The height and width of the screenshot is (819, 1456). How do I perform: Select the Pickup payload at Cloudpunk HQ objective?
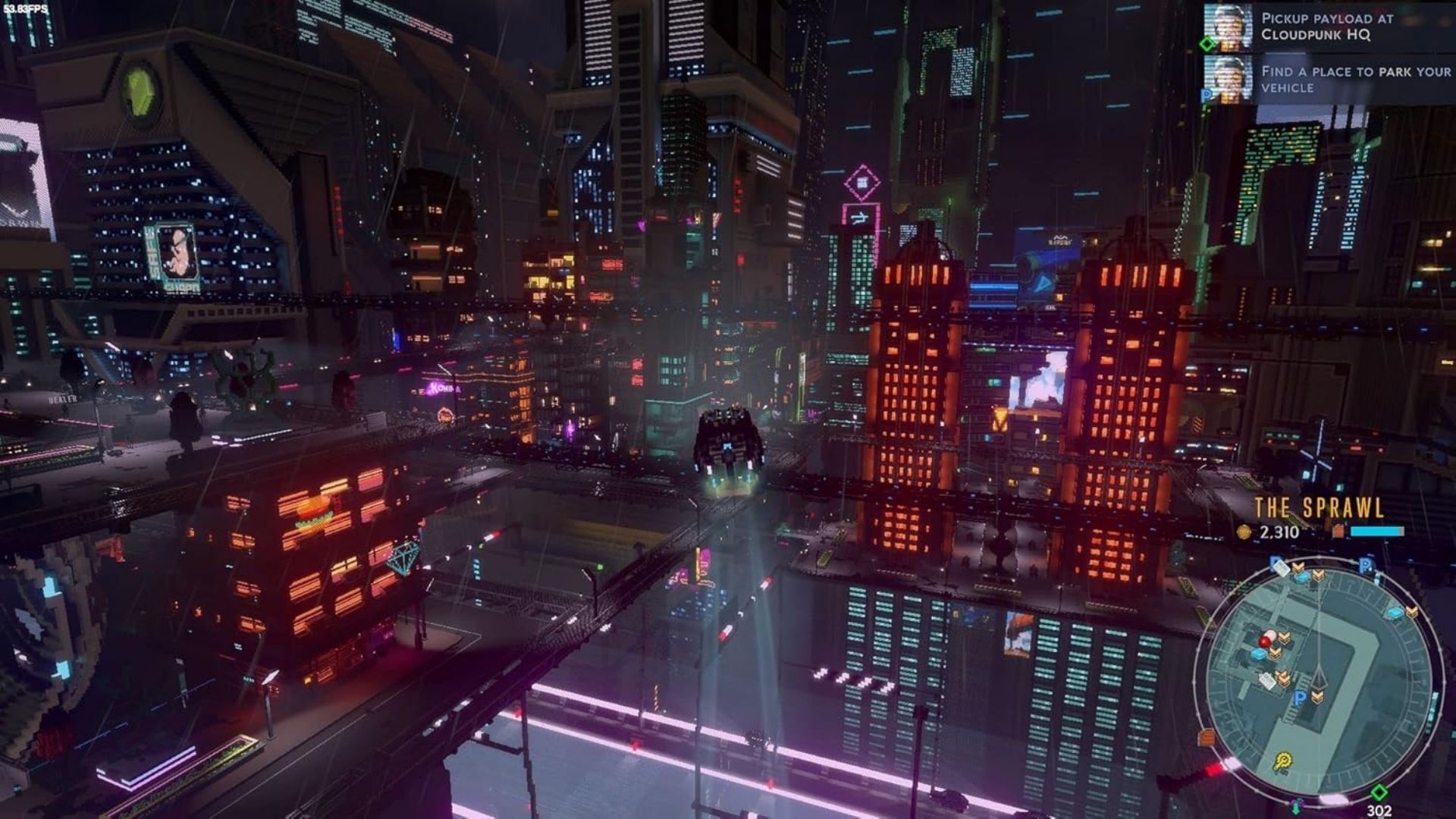pos(1327,27)
